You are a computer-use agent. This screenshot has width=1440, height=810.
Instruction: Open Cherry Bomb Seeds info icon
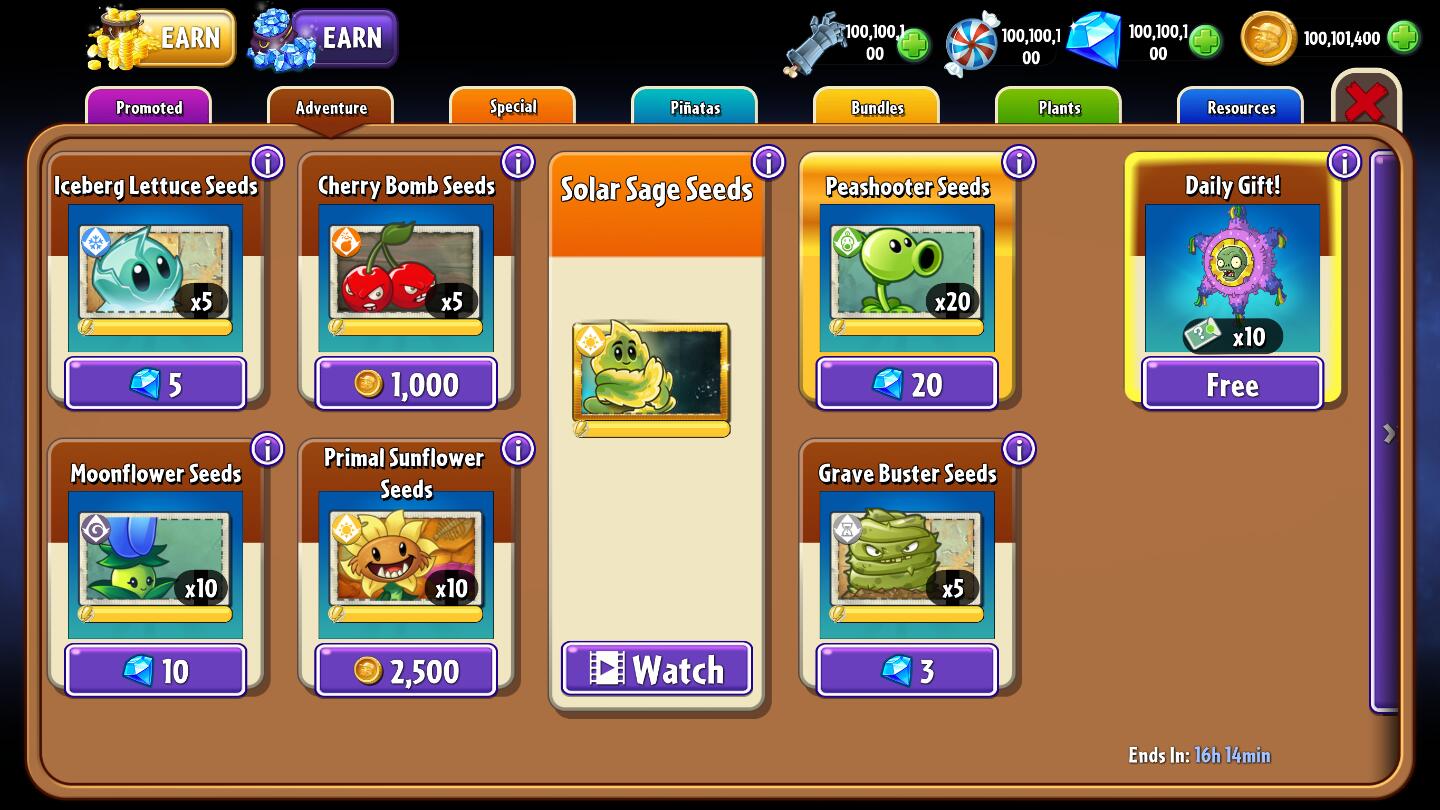pyautogui.click(x=518, y=161)
